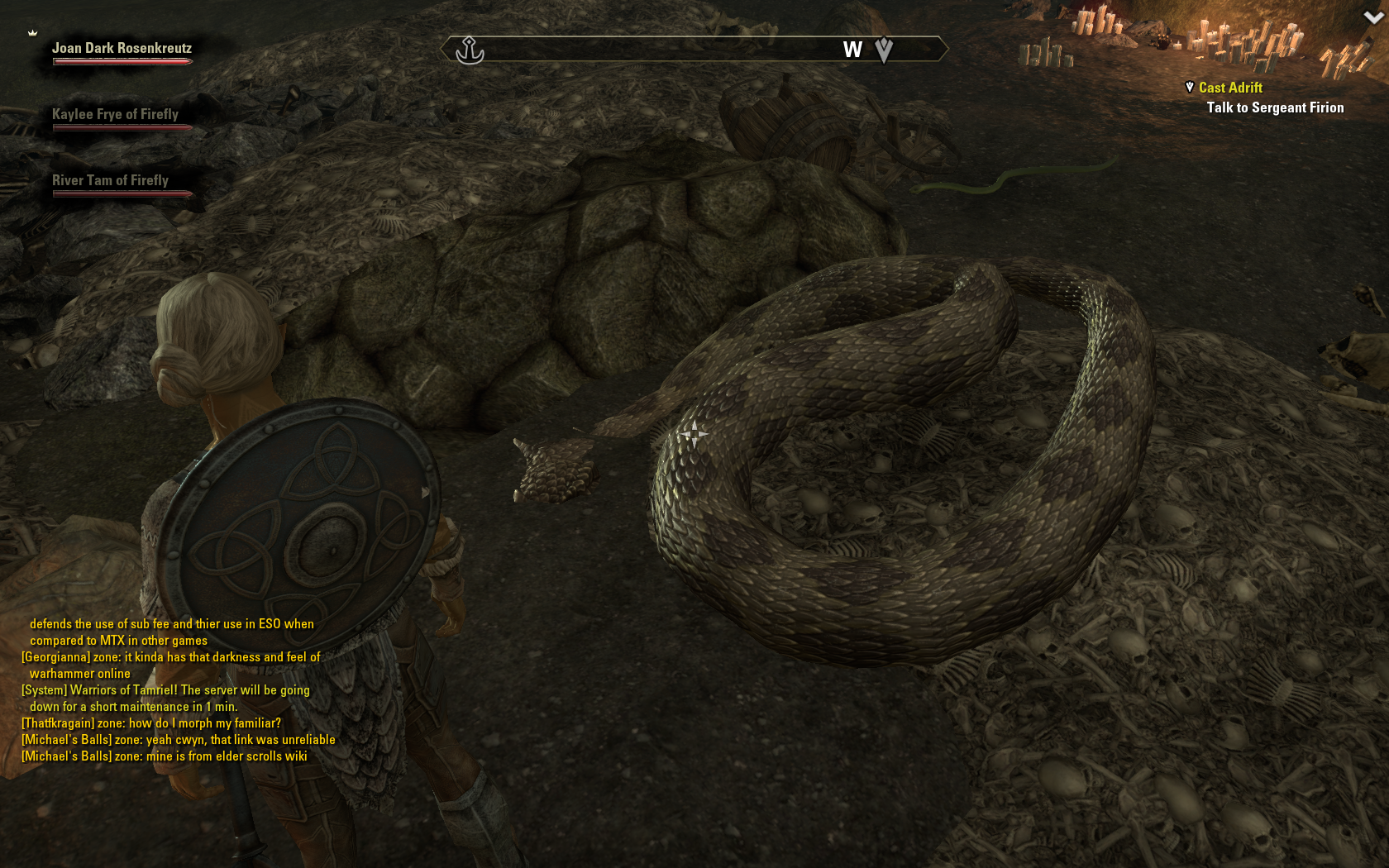Image resolution: width=1389 pixels, height=868 pixels.
Task: Click Thatfkragain's name in zone chat
Action: point(56,723)
